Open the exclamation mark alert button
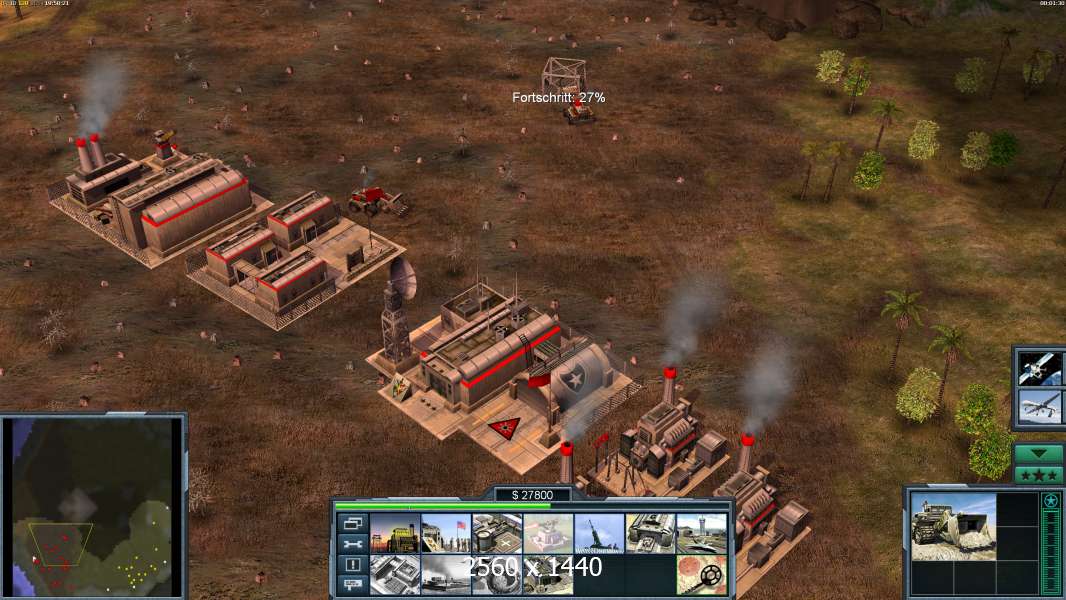 click(x=353, y=564)
